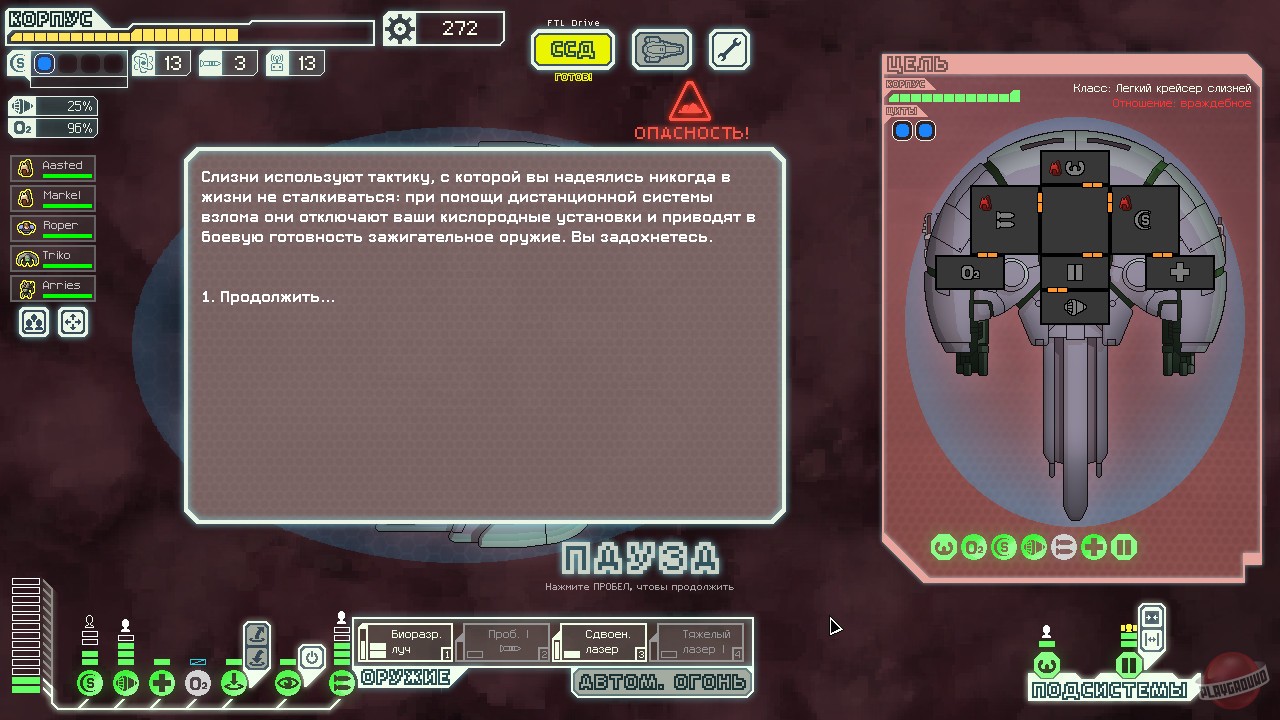Screen dimensions: 1280x720
Task: Open the ship upgrades wrench icon
Action: 729,49
